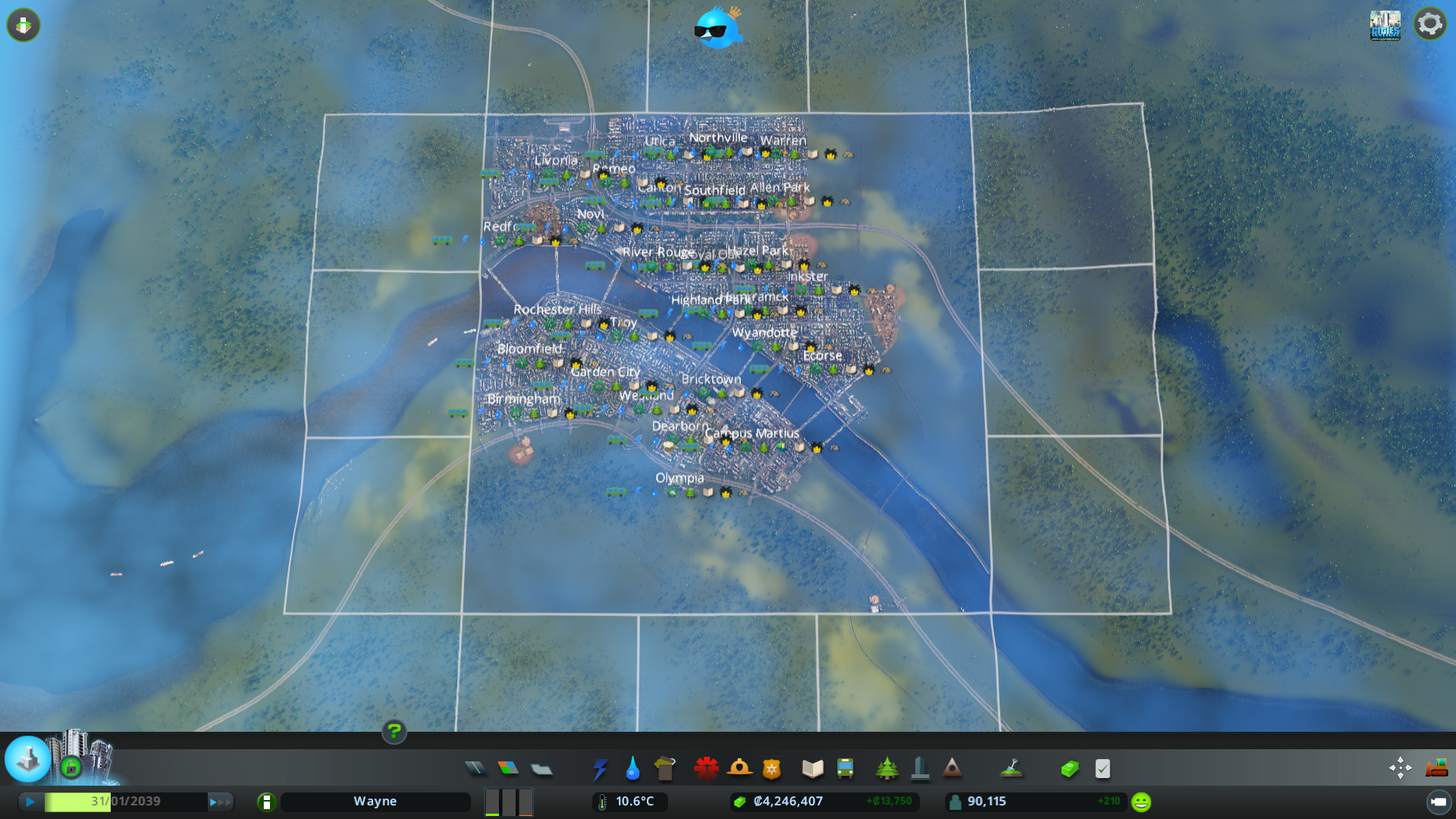
Task: Open the Water & Sewage menu
Action: [632, 768]
